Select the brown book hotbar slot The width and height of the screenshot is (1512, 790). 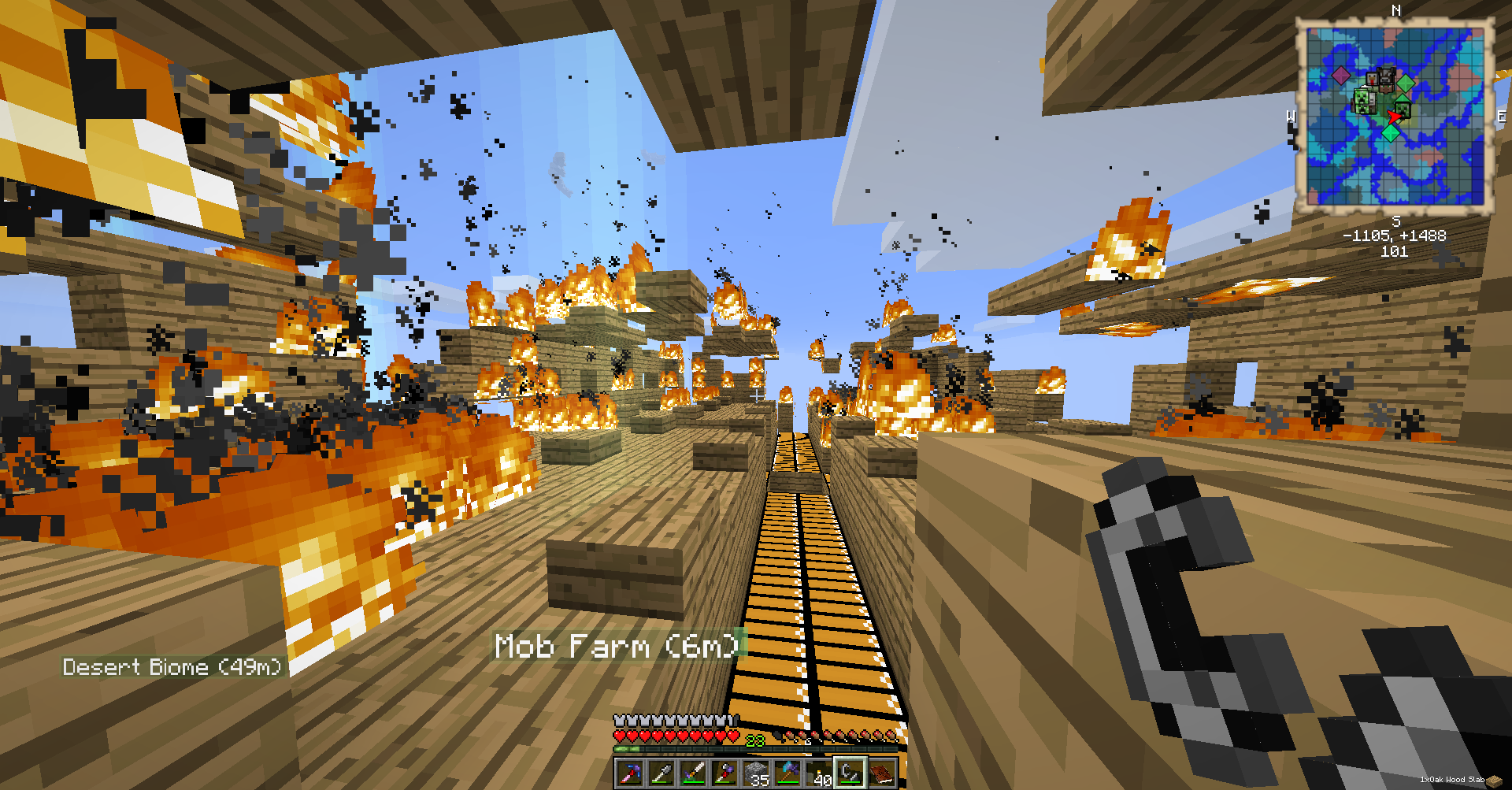pyautogui.click(x=882, y=773)
